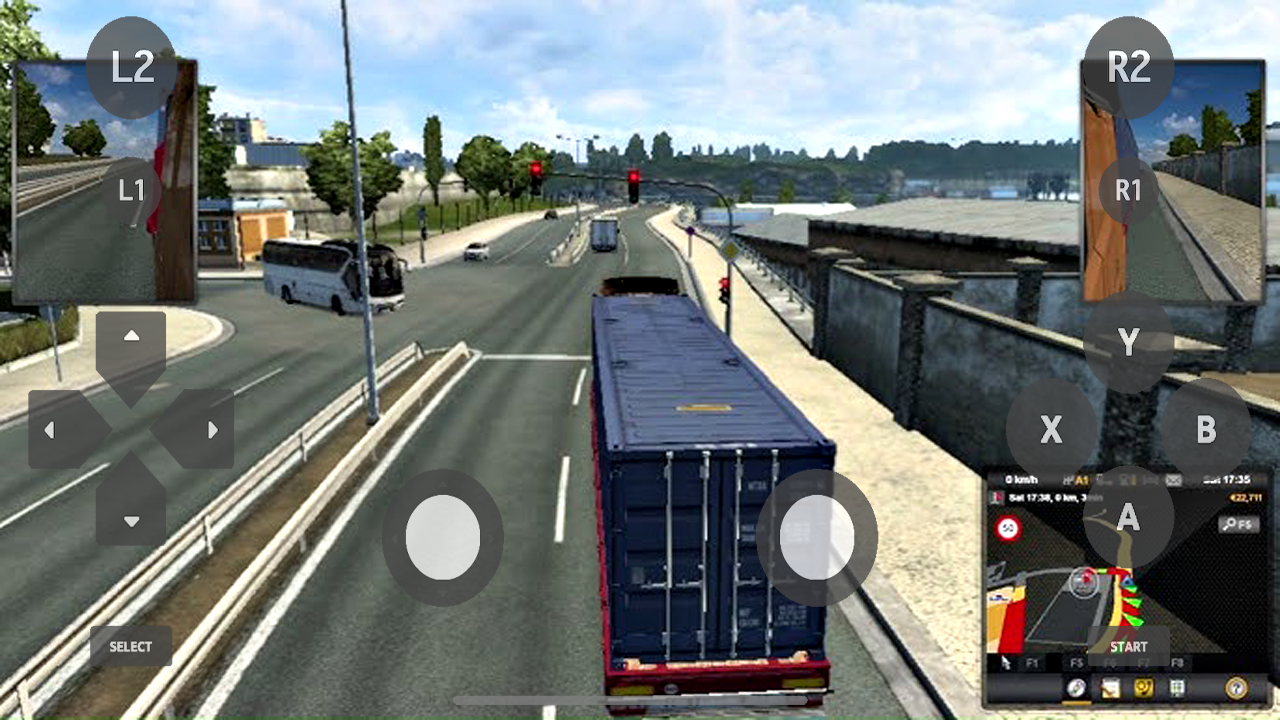Toggle the R1 shoulder button
Screen dimensions: 1280x720
pyautogui.click(x=1128, y=190)
